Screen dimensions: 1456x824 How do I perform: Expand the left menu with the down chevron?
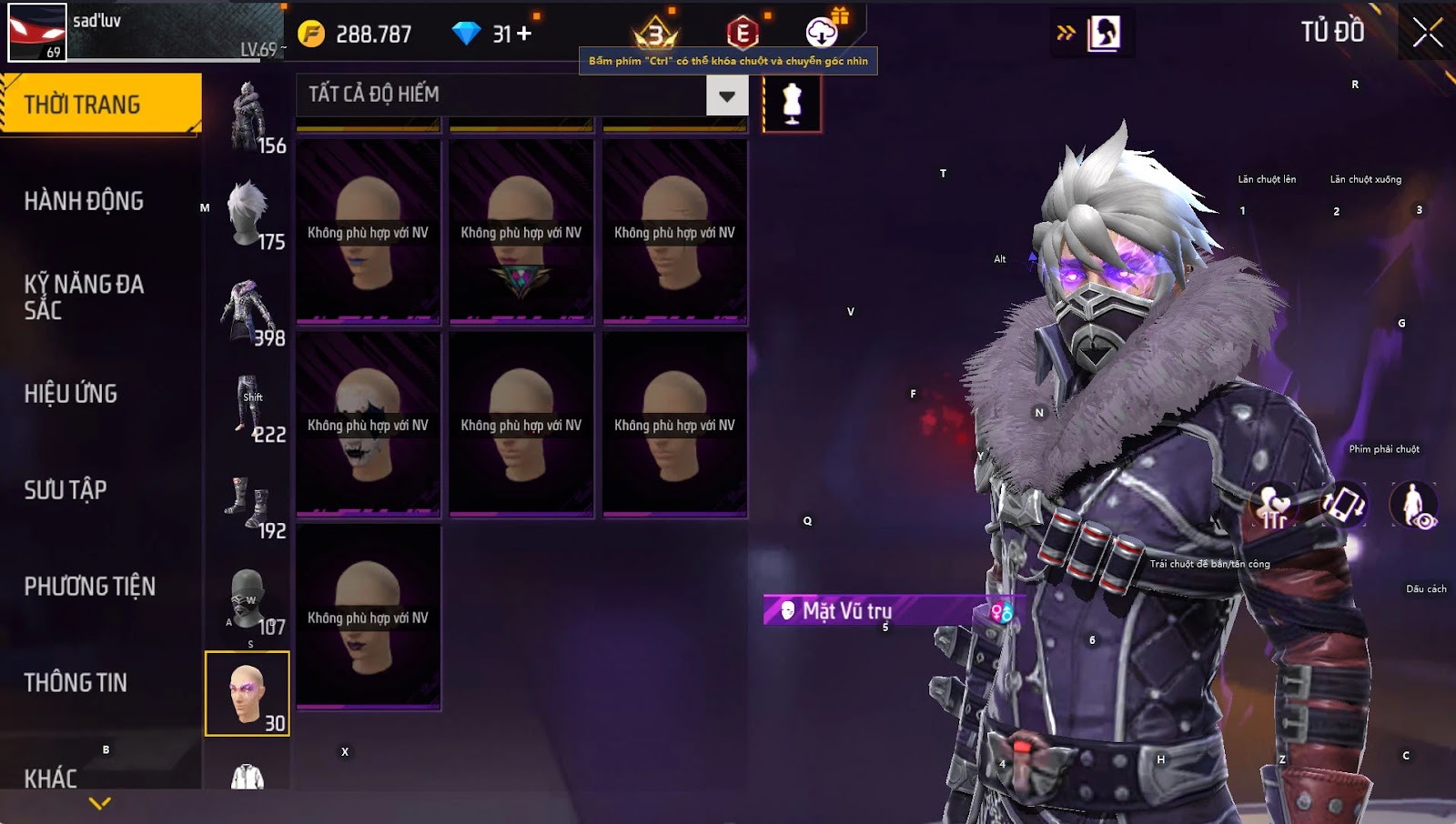click(100, 803)
